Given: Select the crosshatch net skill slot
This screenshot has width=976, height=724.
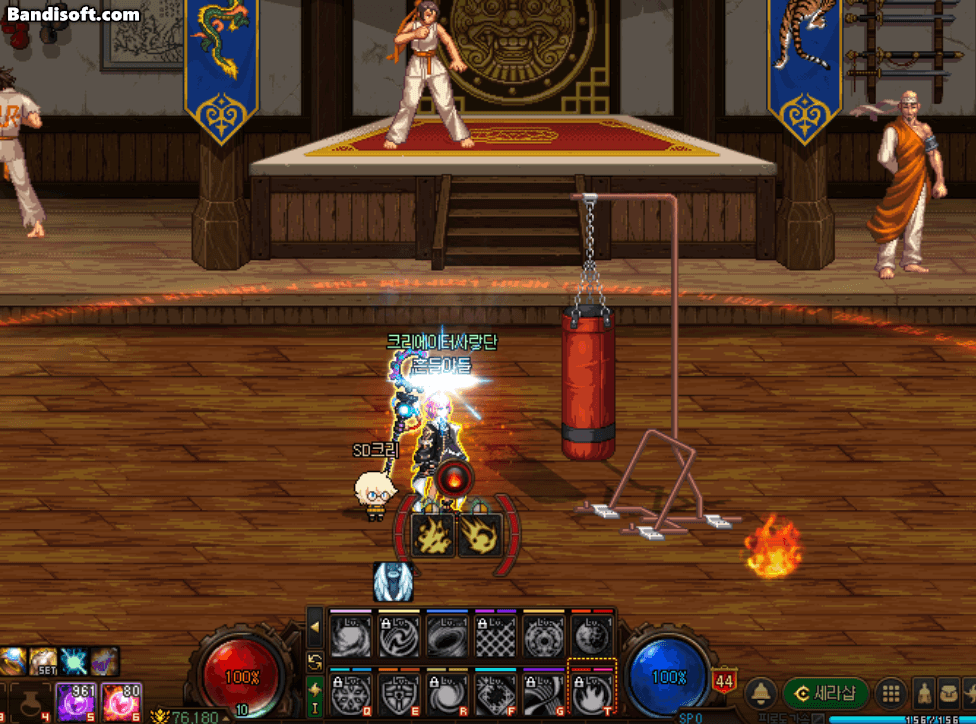Looking at the screenshot, I should (x=494, y=634).
